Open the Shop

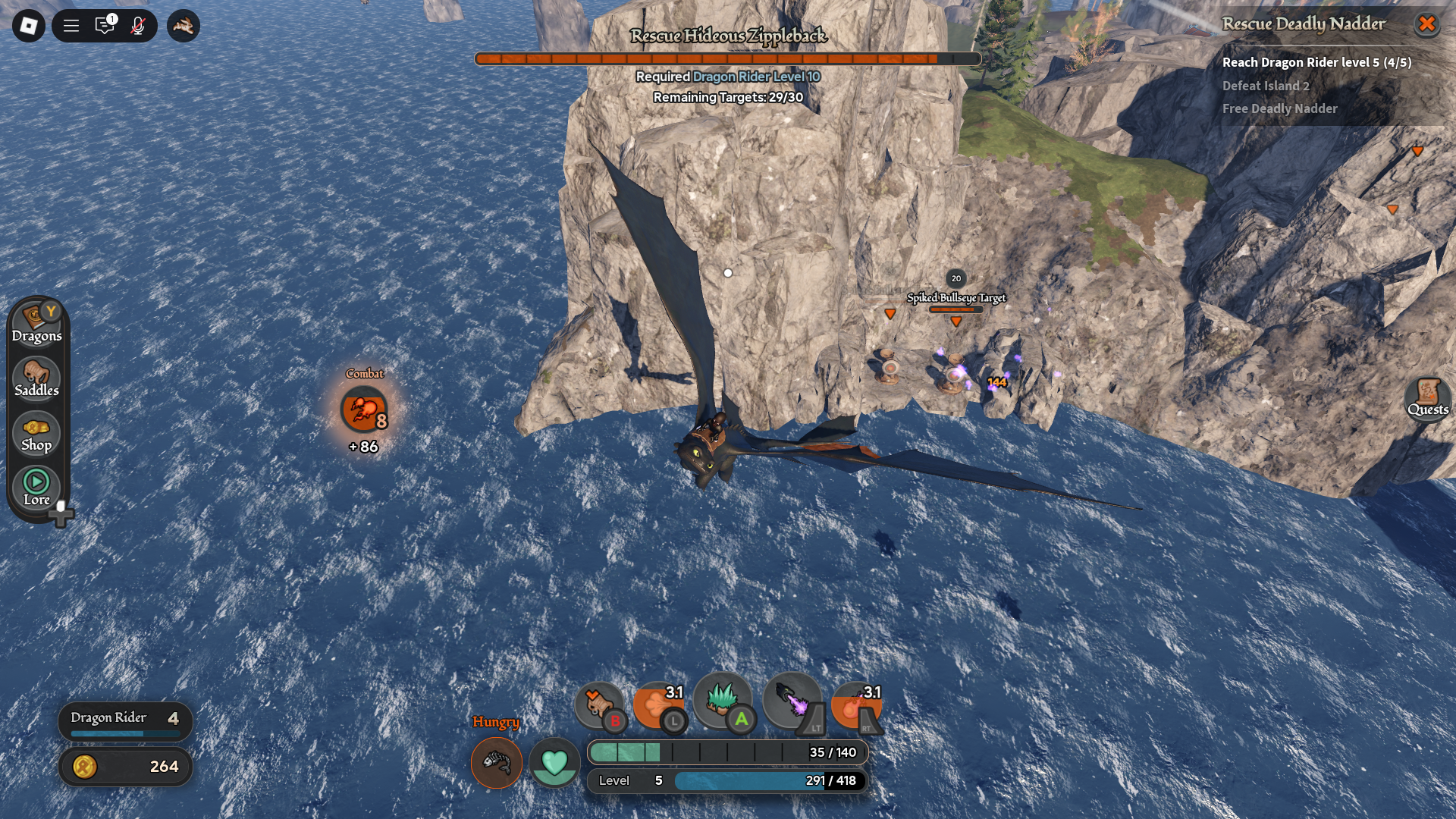coord(36,434)
